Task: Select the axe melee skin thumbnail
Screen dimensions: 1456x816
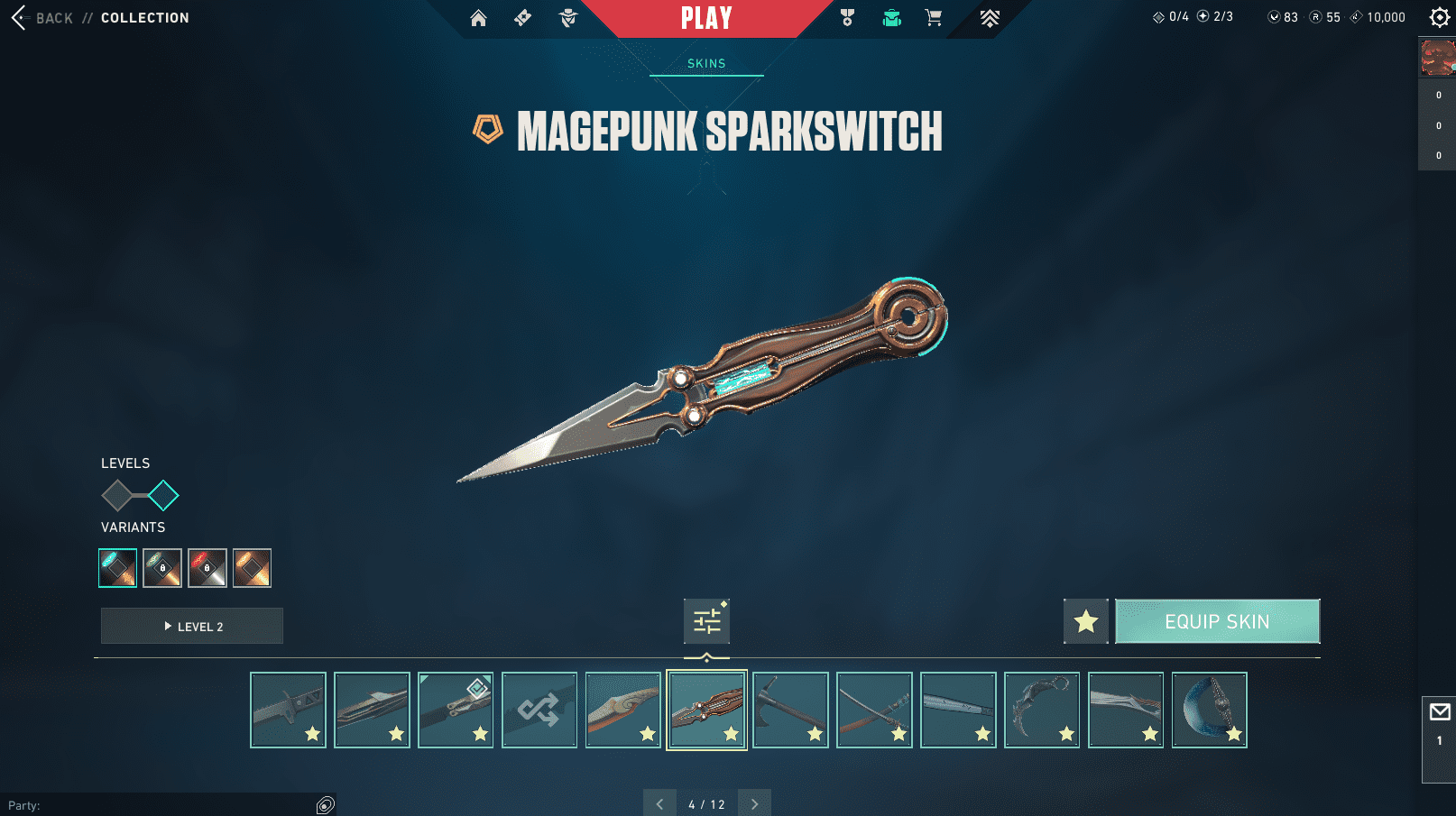Action: coord(790,710)
